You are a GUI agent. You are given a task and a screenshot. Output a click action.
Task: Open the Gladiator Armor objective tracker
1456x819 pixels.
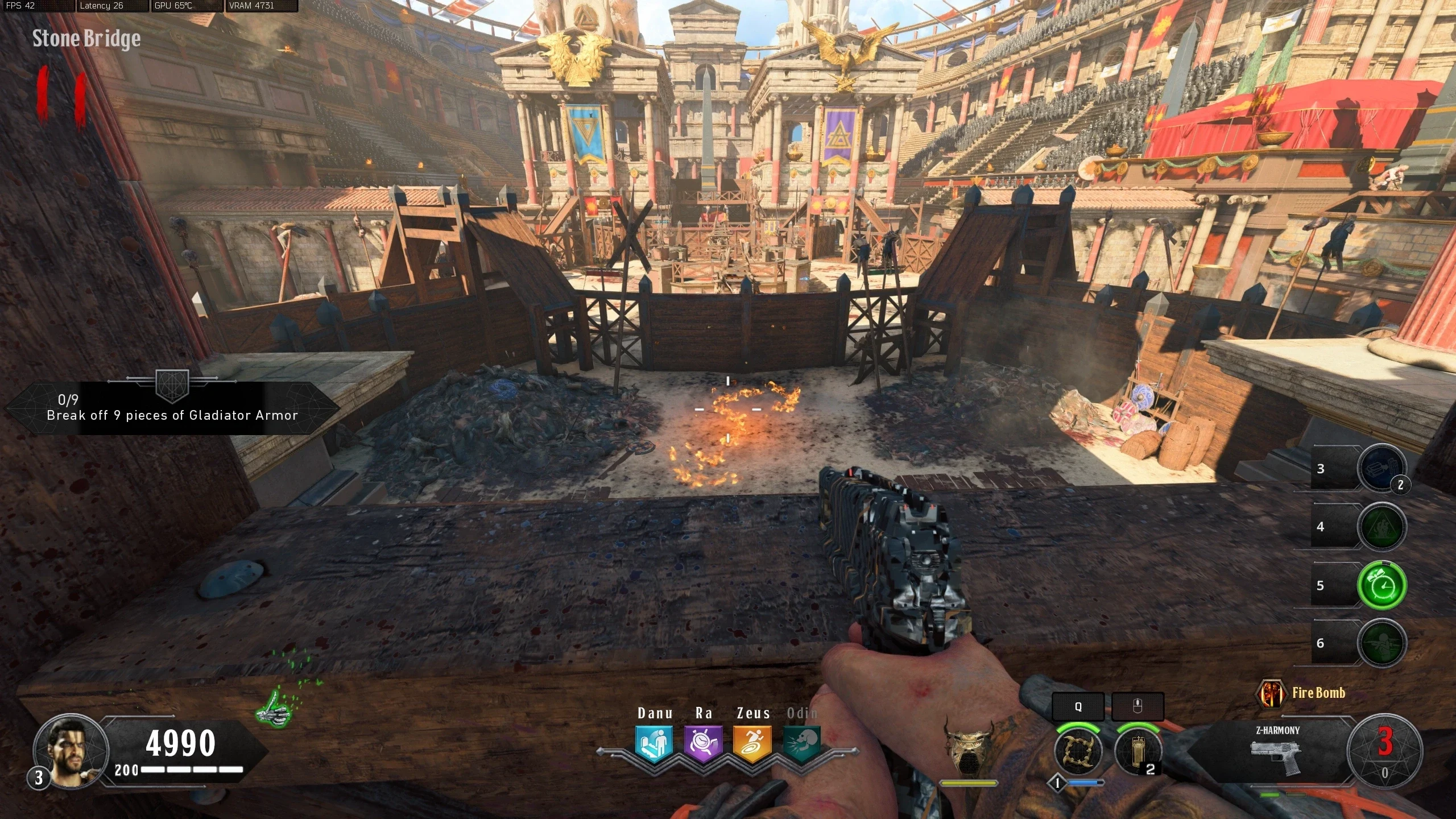pyautogui.click(x=172, y=408)
